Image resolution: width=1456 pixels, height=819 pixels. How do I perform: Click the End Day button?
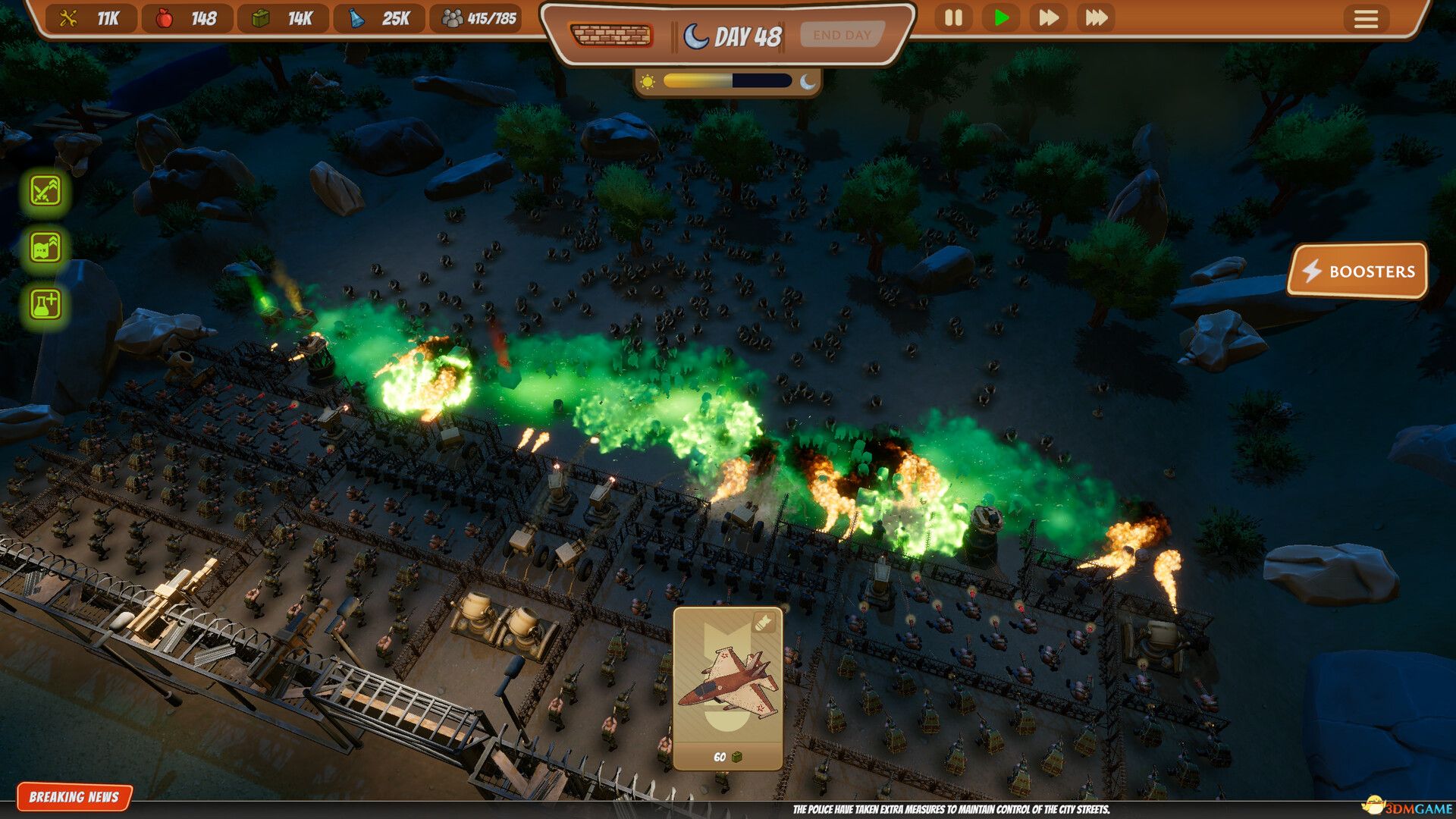(842, 35)
